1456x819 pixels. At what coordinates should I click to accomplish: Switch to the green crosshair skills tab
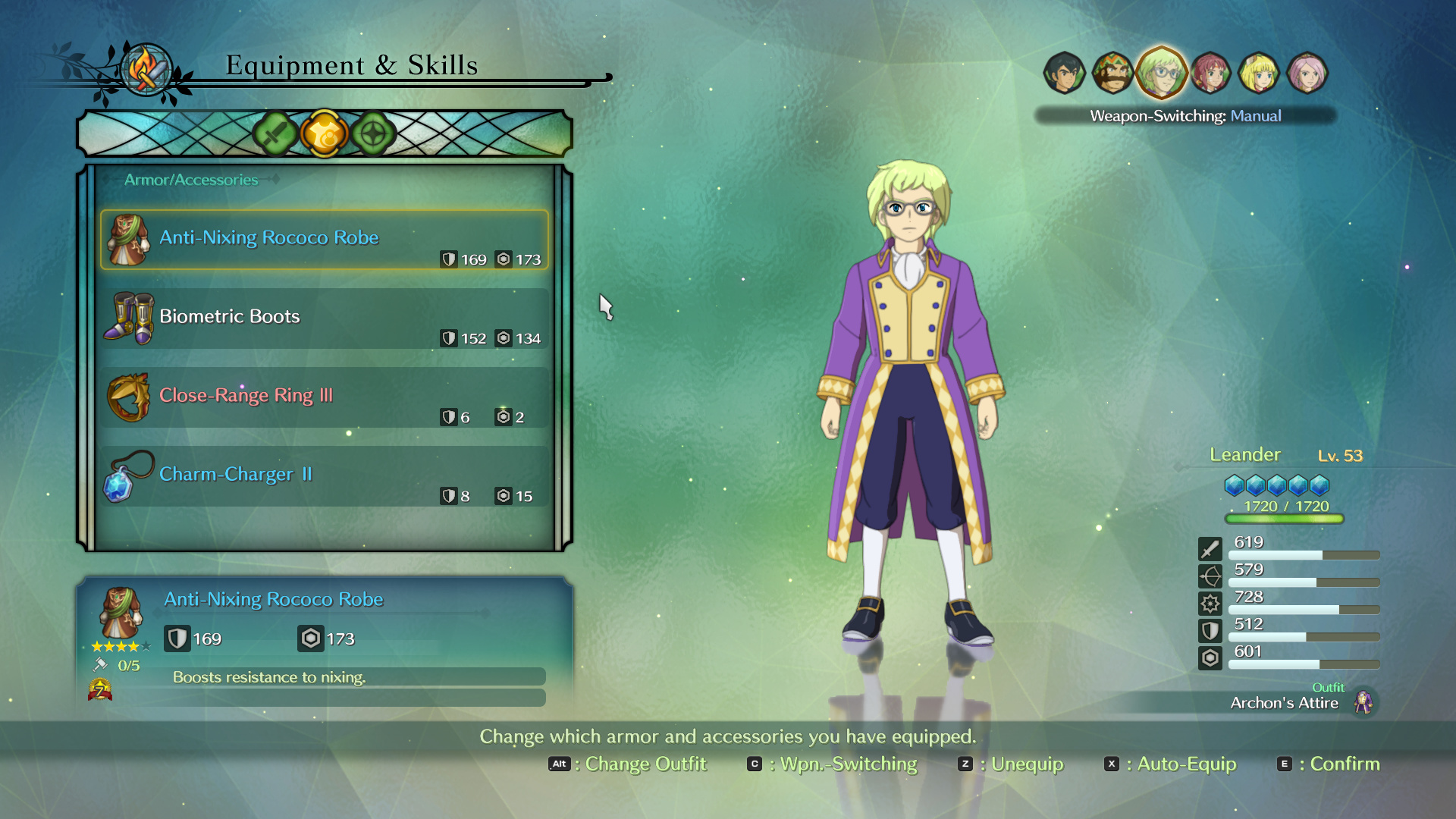click(373, 134)
